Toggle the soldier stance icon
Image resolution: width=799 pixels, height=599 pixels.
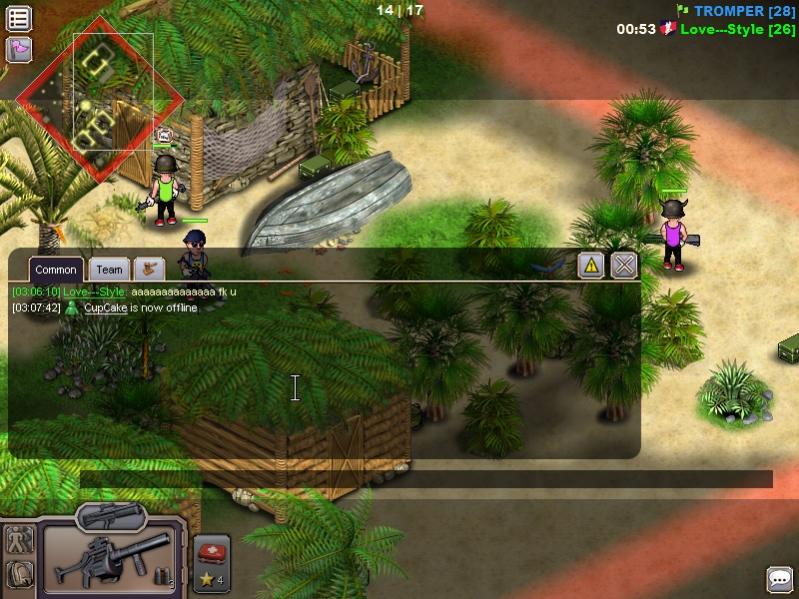click(x=19, y=540)
